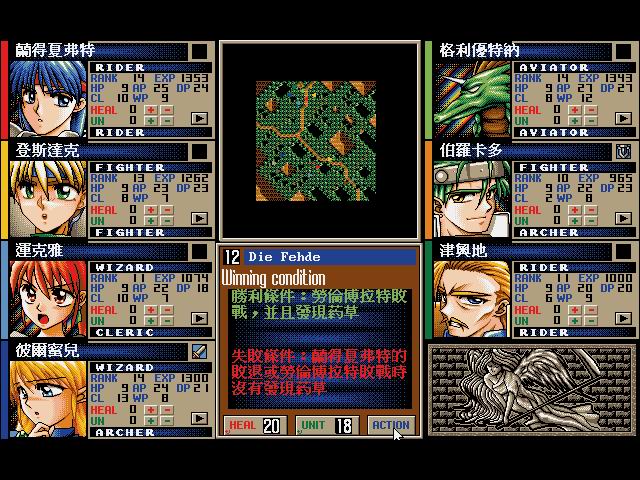Open the arrow button on the Aviator panel
The height and width of the screenshot is (480, 640).
[x=624, y=118]
